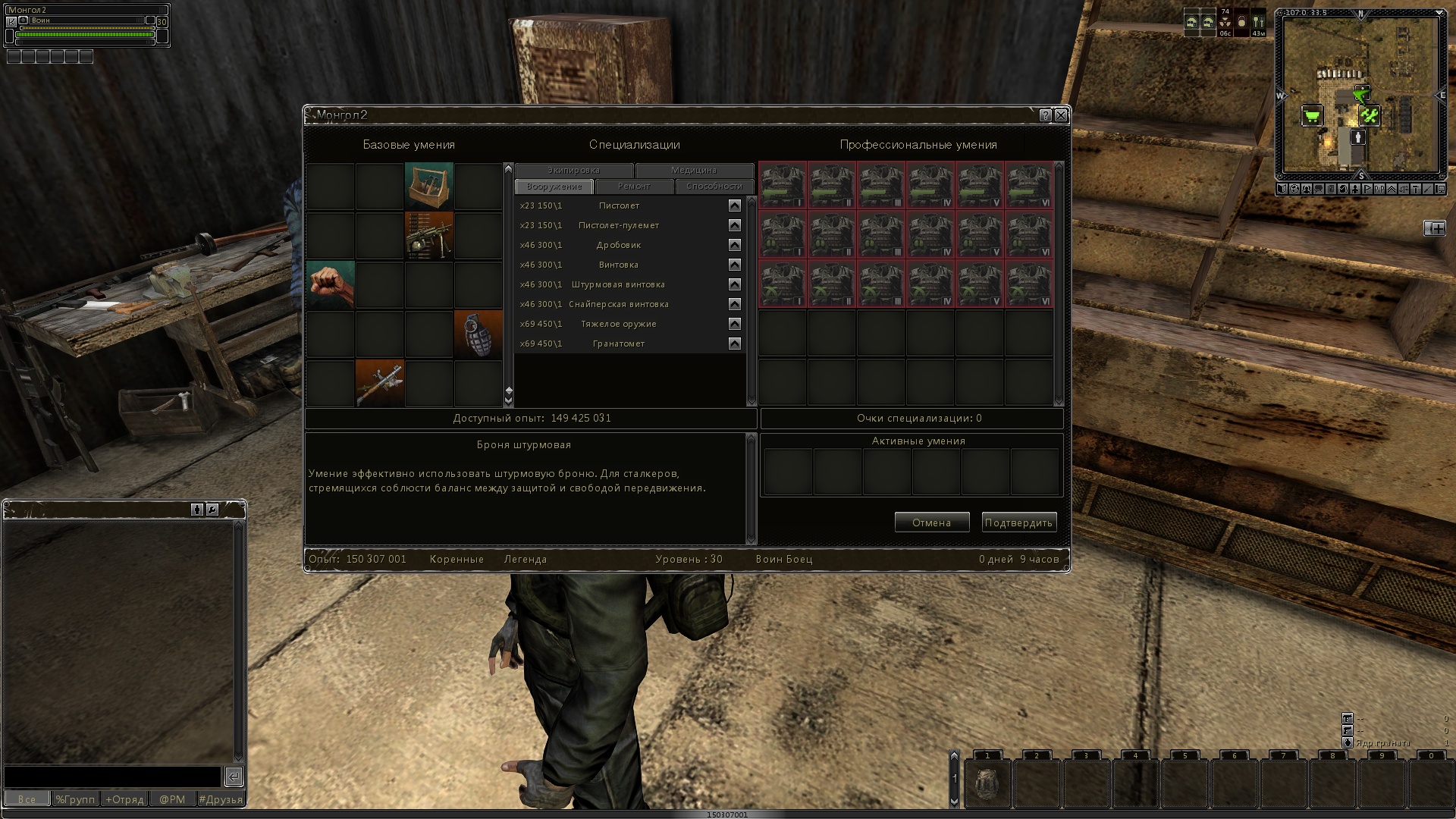Open the help question mark button
Screen dimensions: 1456x819
[x=1046, y=115]
